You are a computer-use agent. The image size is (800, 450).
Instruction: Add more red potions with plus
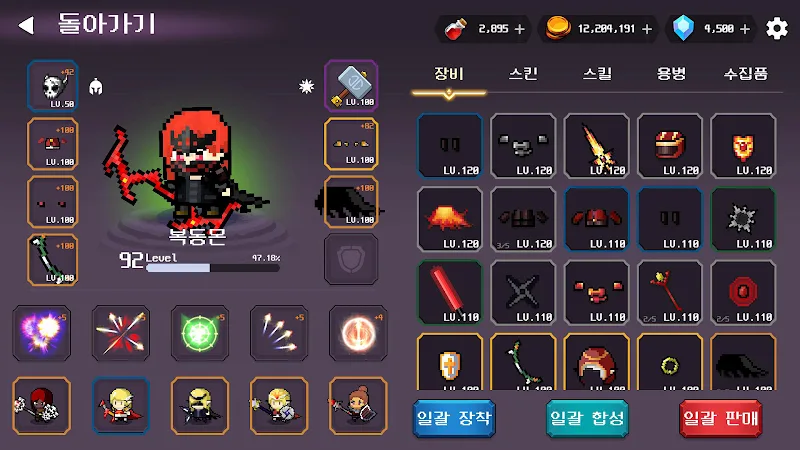[519, 29]
